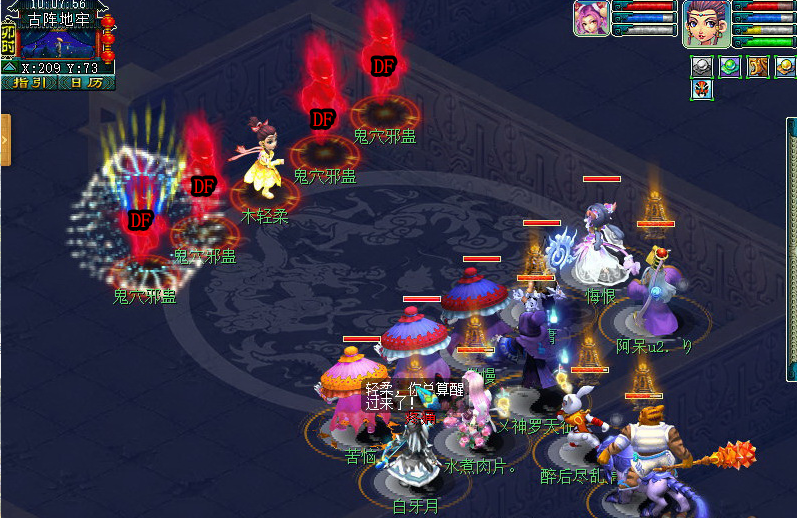Select the purple-haired character portrait
Image resolution: width=797 pixels, height=518 pixels.
pyautogui.click(x=706, y=23)
